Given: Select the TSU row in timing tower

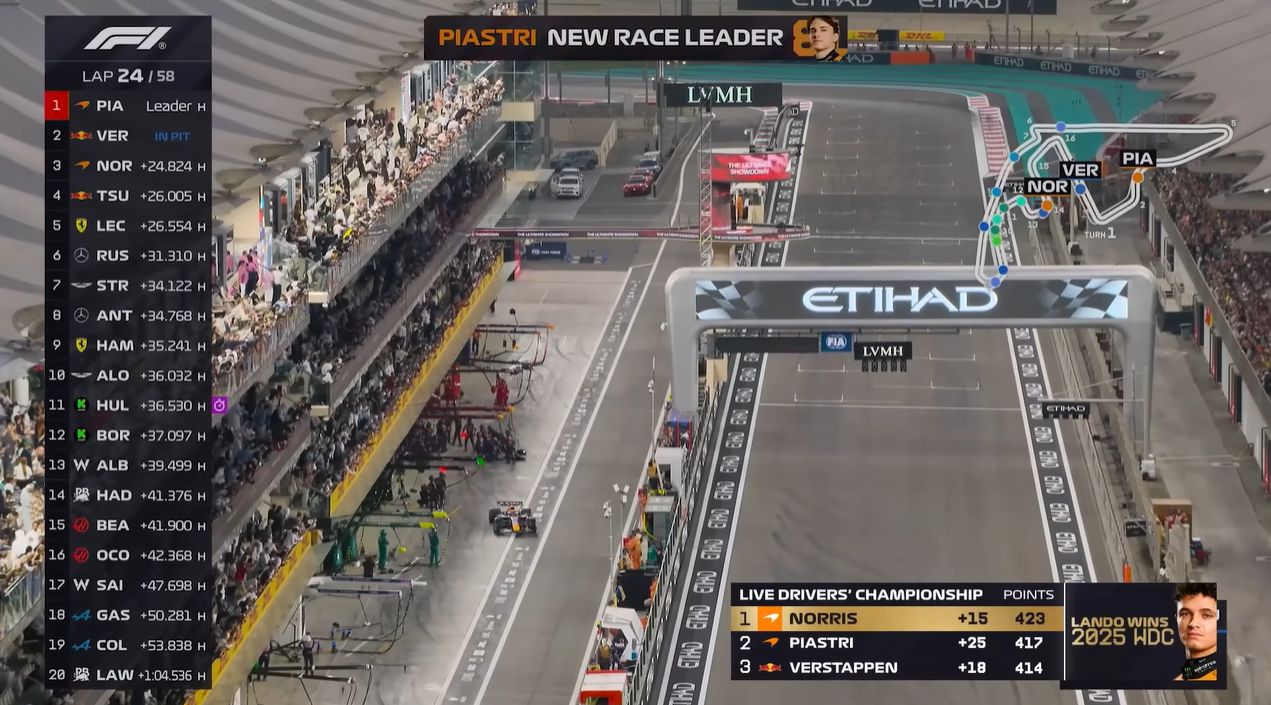Looking at the screenshot, I should (x=127, y=196).
